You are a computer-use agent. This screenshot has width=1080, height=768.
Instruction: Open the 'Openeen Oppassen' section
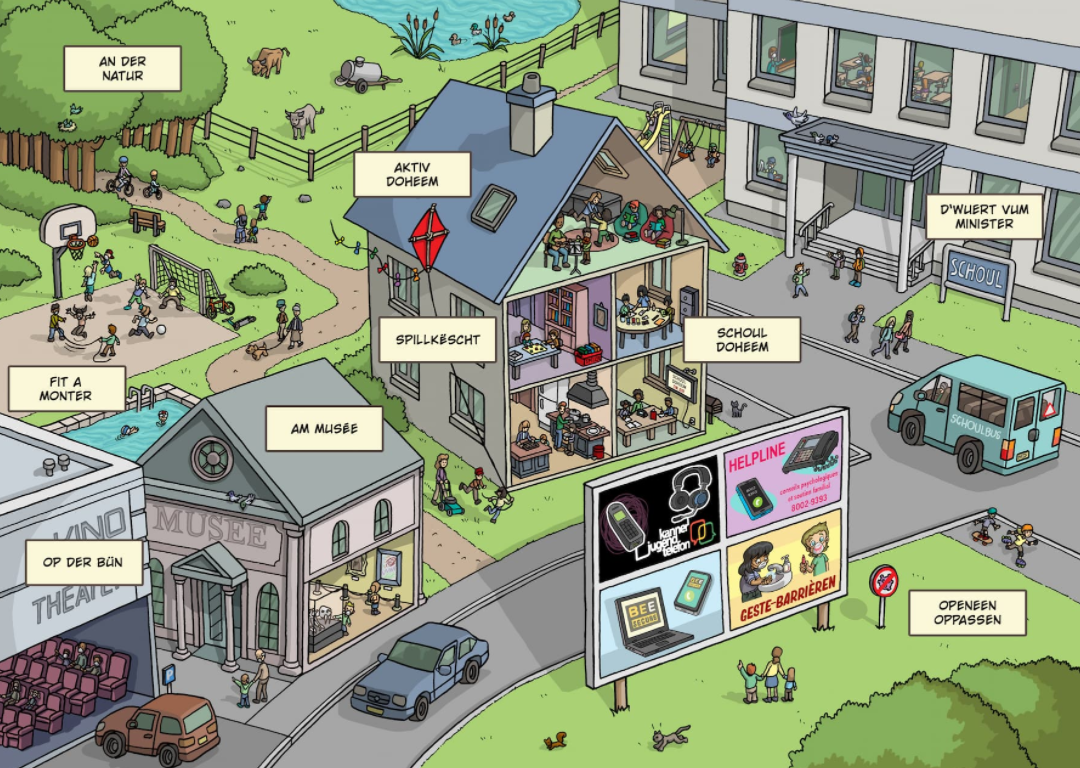[x=967, y=612]
